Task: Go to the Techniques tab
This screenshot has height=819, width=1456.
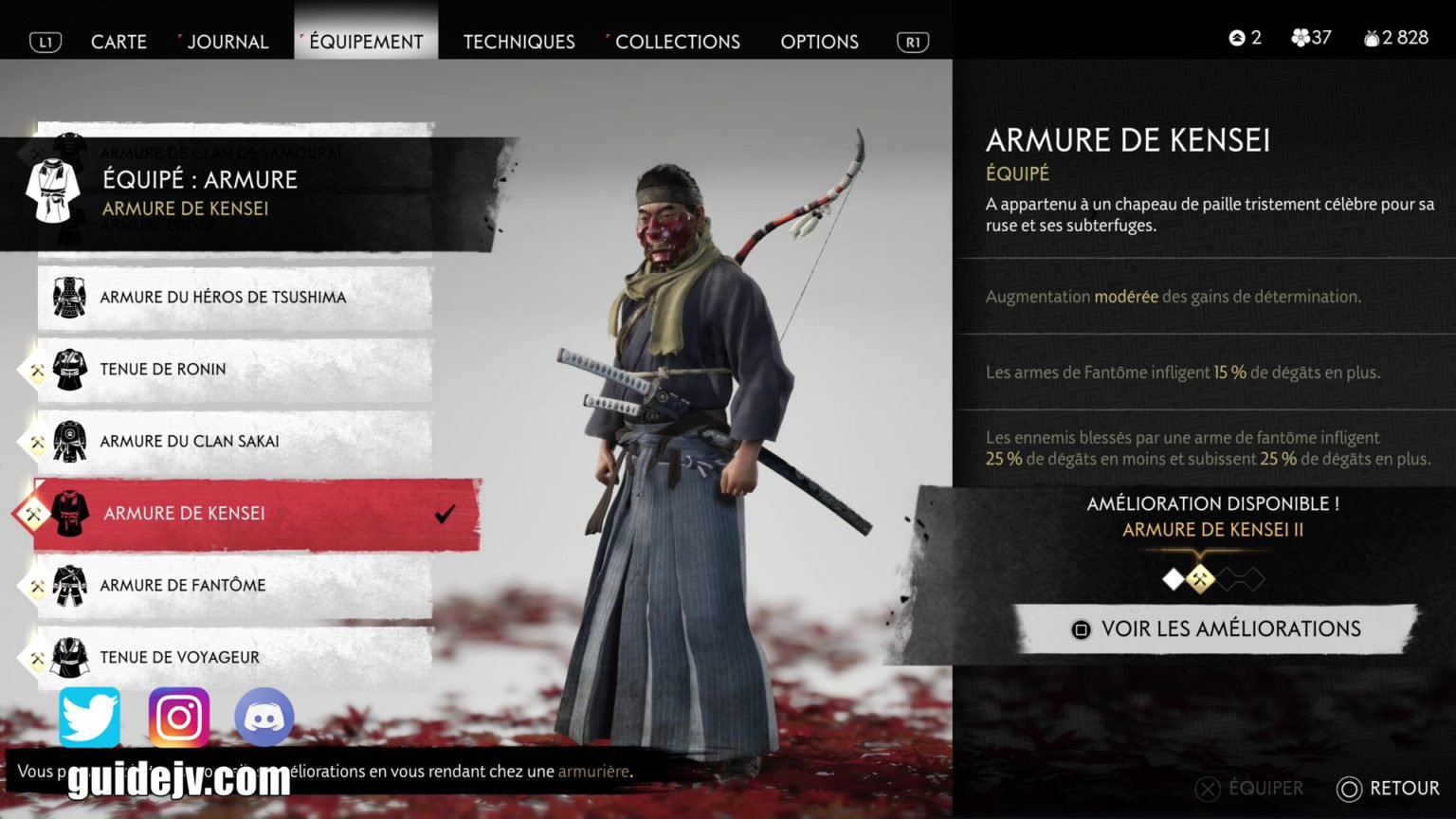Action: pyautogui.click(x=519, y=42)
